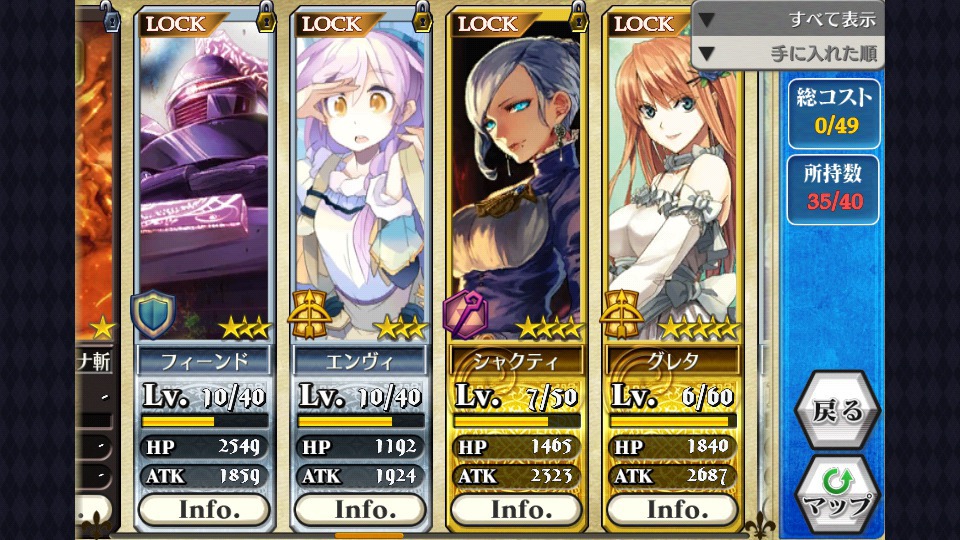
Task: Select the フィーンド armored knight card
Action: [203, 180]
